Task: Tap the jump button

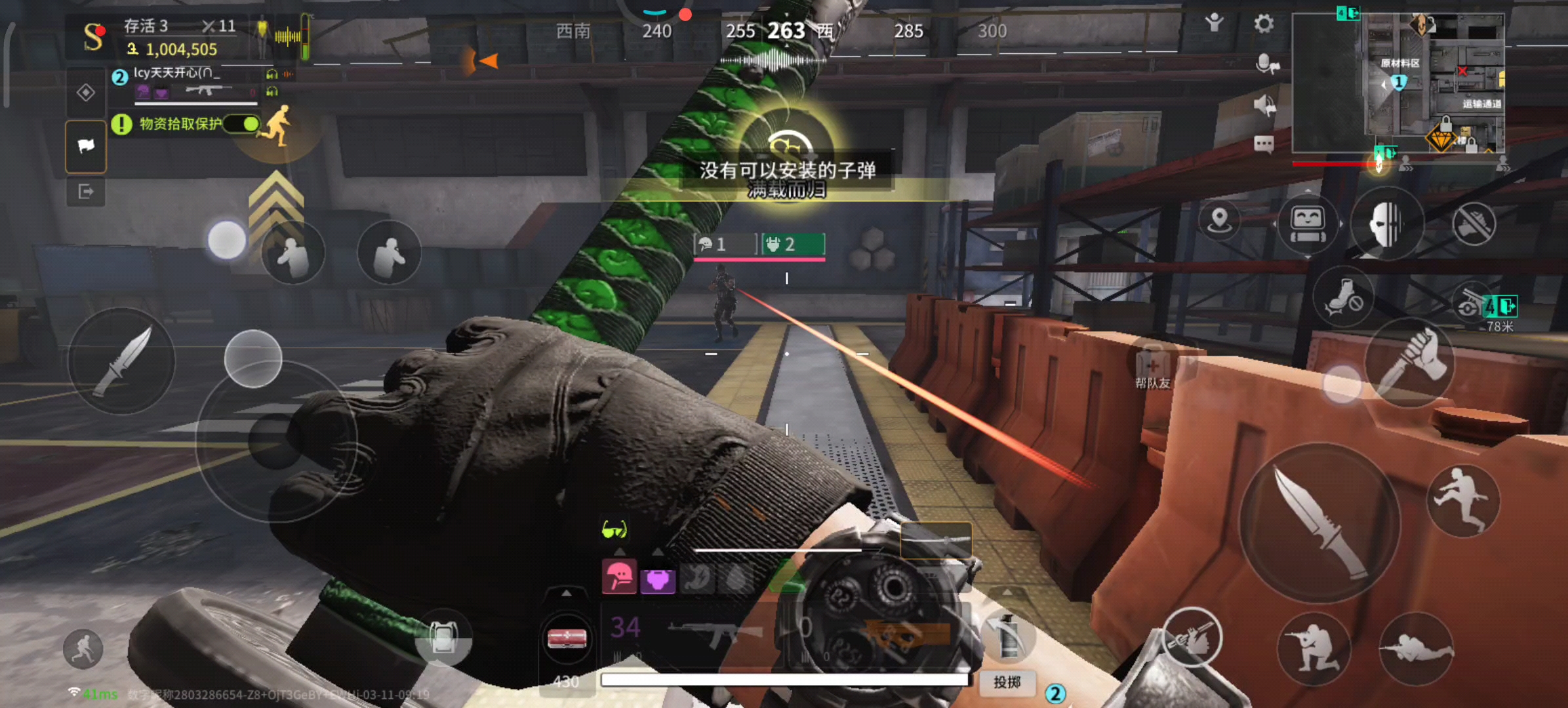Action: [x=1462, y=501]
